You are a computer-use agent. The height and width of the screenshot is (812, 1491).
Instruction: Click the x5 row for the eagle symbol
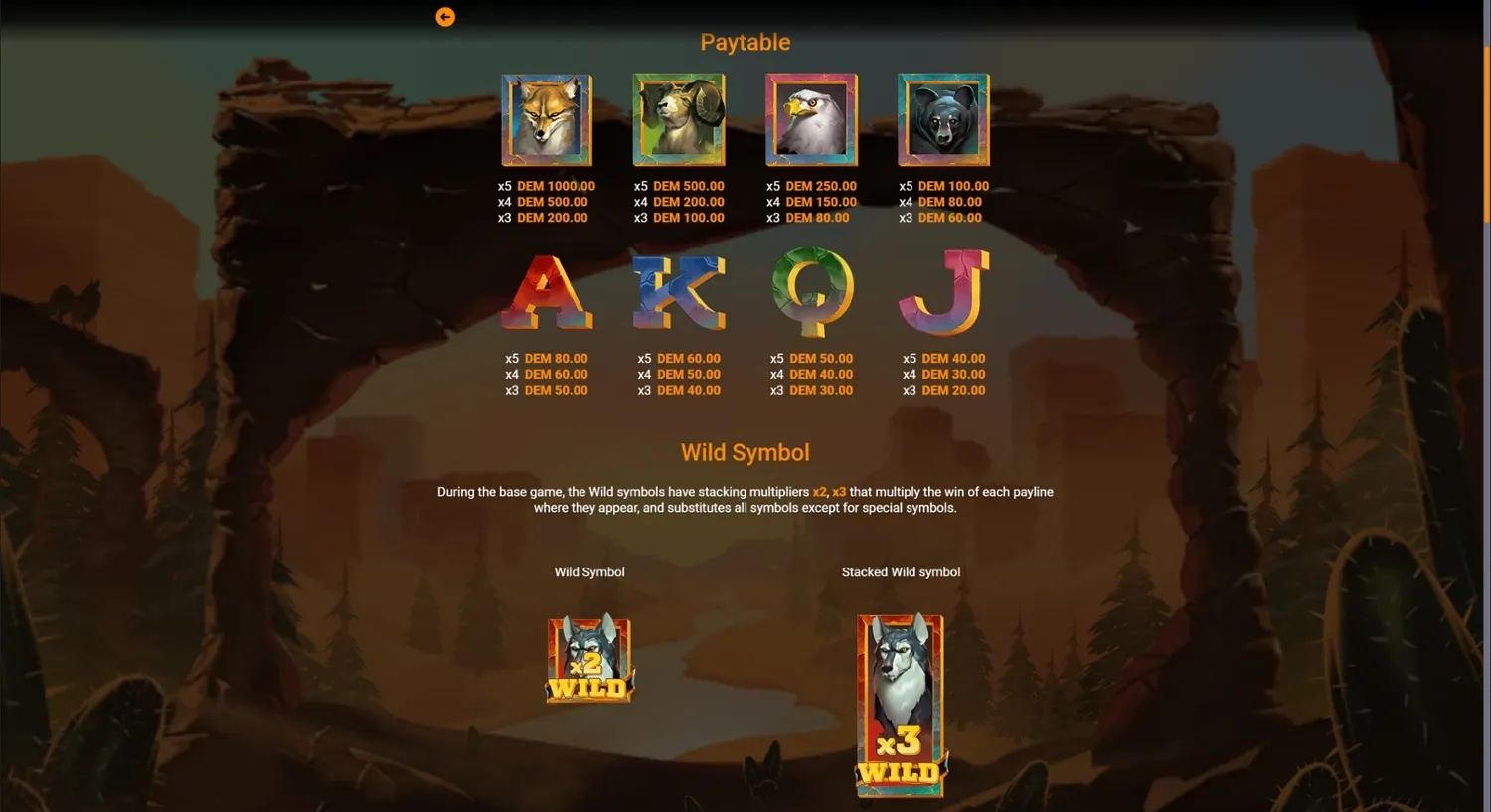[x=811, y=186]
